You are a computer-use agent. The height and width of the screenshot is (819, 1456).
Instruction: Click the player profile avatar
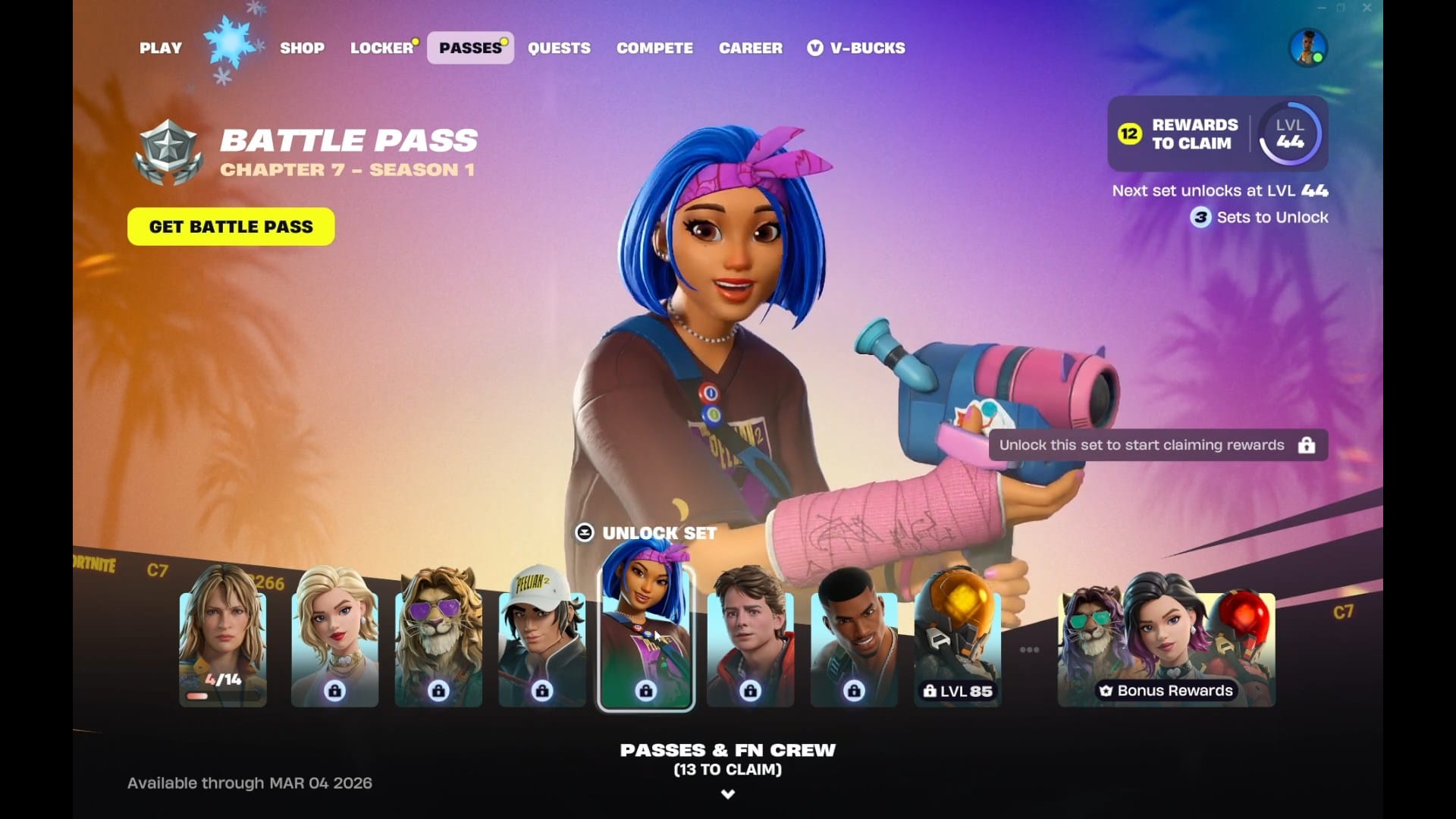pos(1307,48)
